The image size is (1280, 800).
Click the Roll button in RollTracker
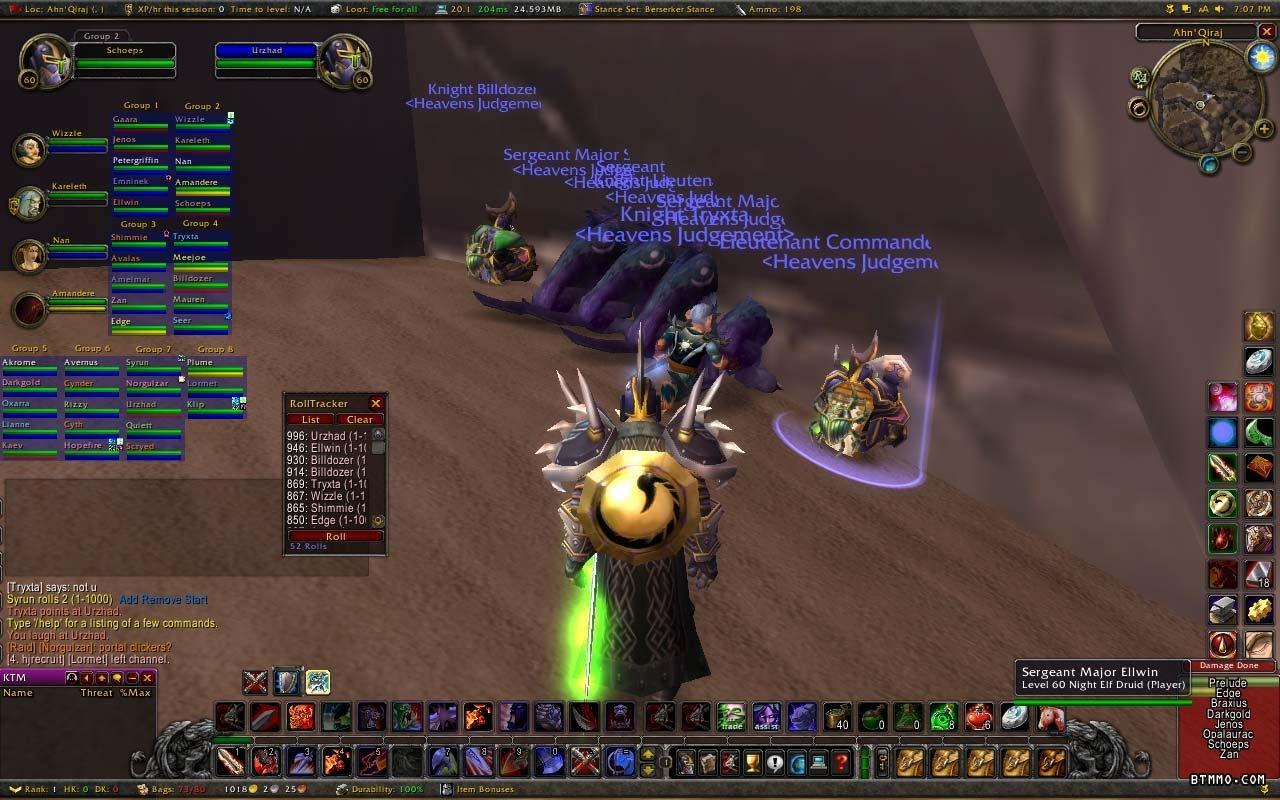(x=335, y=536)
